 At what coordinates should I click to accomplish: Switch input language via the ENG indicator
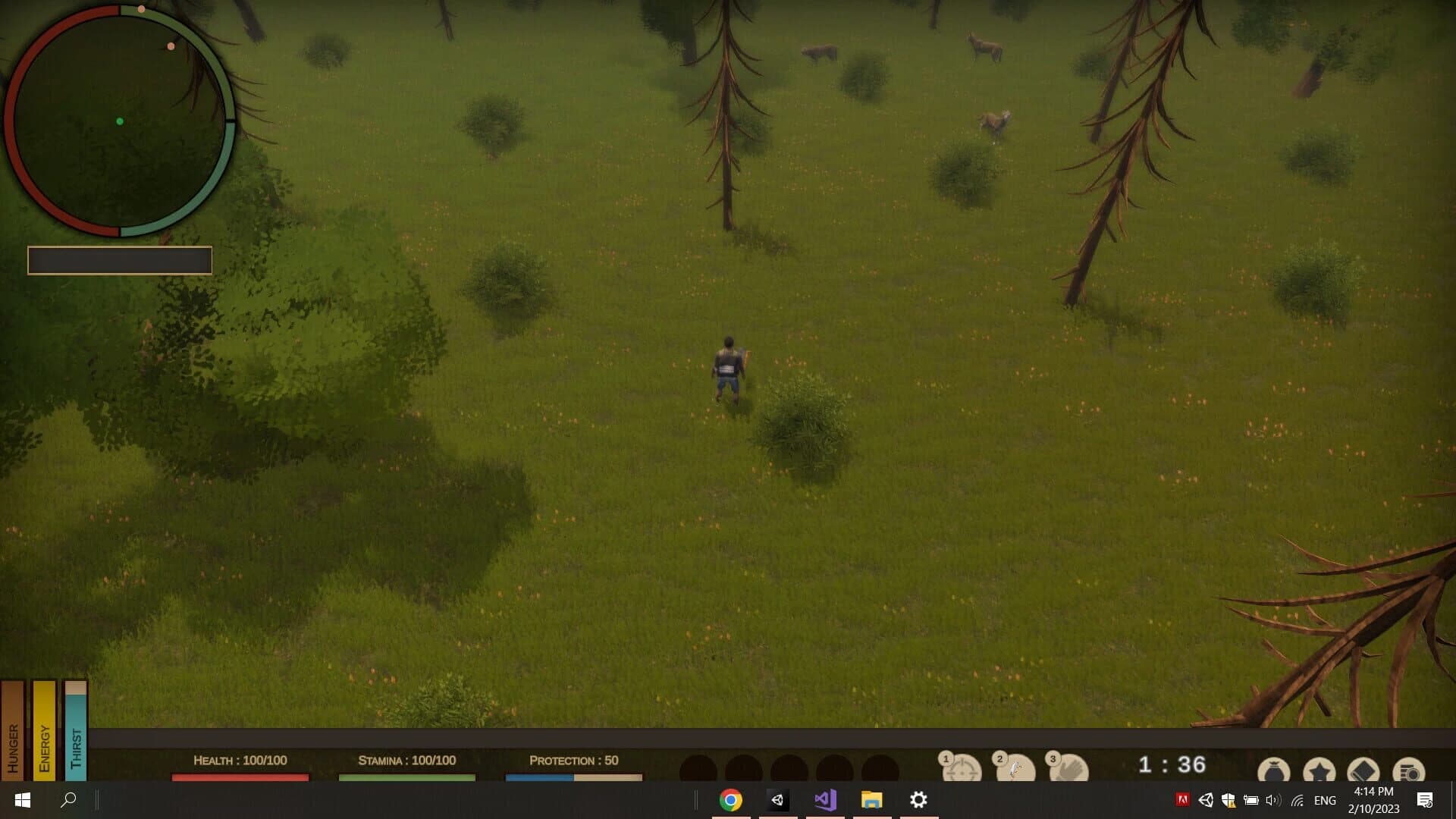(x=1325, y=800)
